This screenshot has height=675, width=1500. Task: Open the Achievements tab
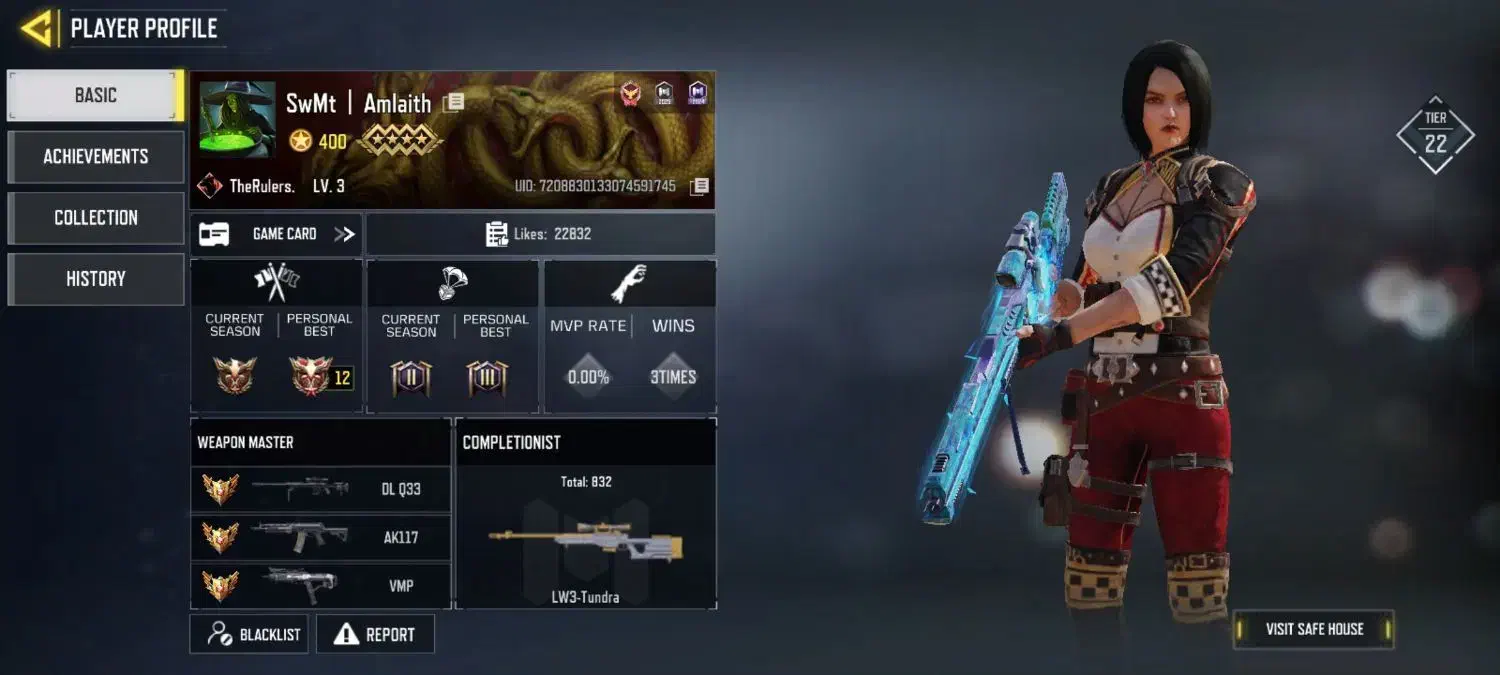coord(95,156)
